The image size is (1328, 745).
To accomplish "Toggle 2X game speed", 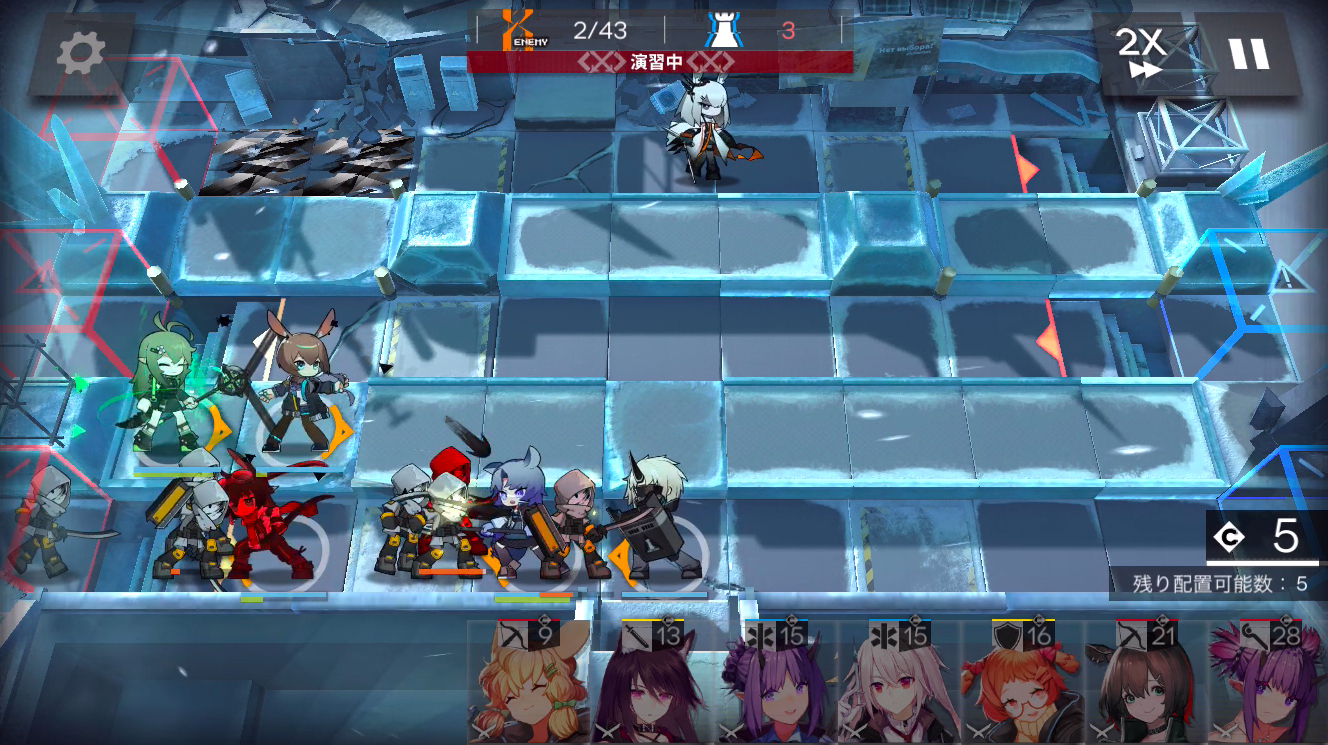I will pos(1143,50).
